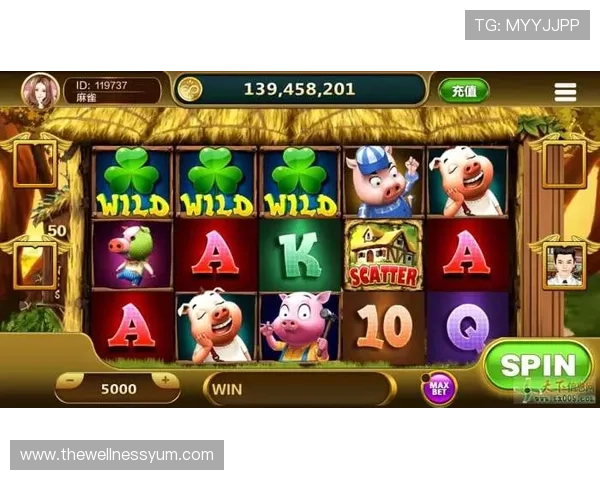Spin the reels with the SPIN button
This screenshot has height=480, width=600.
pyautogui.click(x=538, y=366)
